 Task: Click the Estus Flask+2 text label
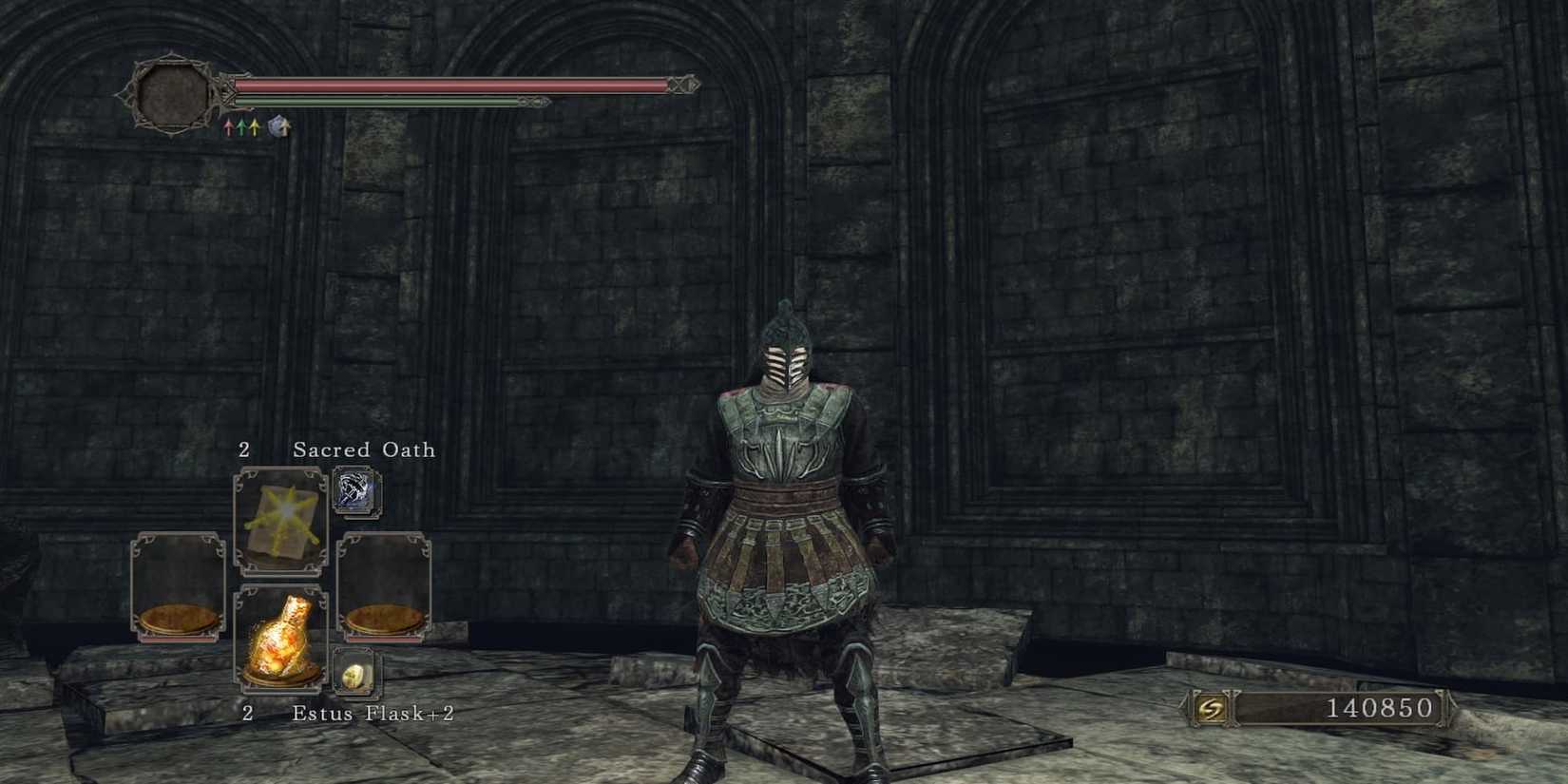tap(373, 713)
